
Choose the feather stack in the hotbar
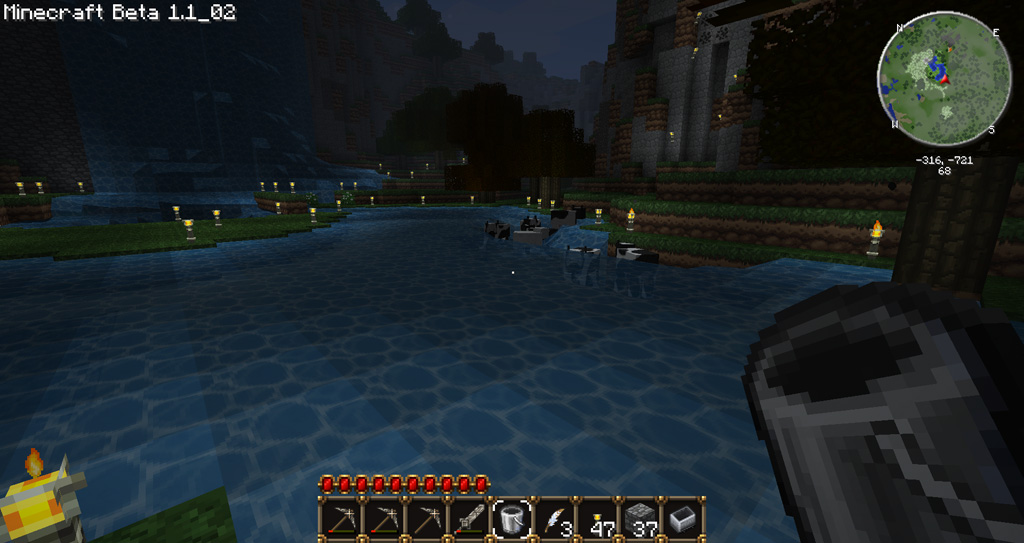pyautogui.click(x=555, y=518)
